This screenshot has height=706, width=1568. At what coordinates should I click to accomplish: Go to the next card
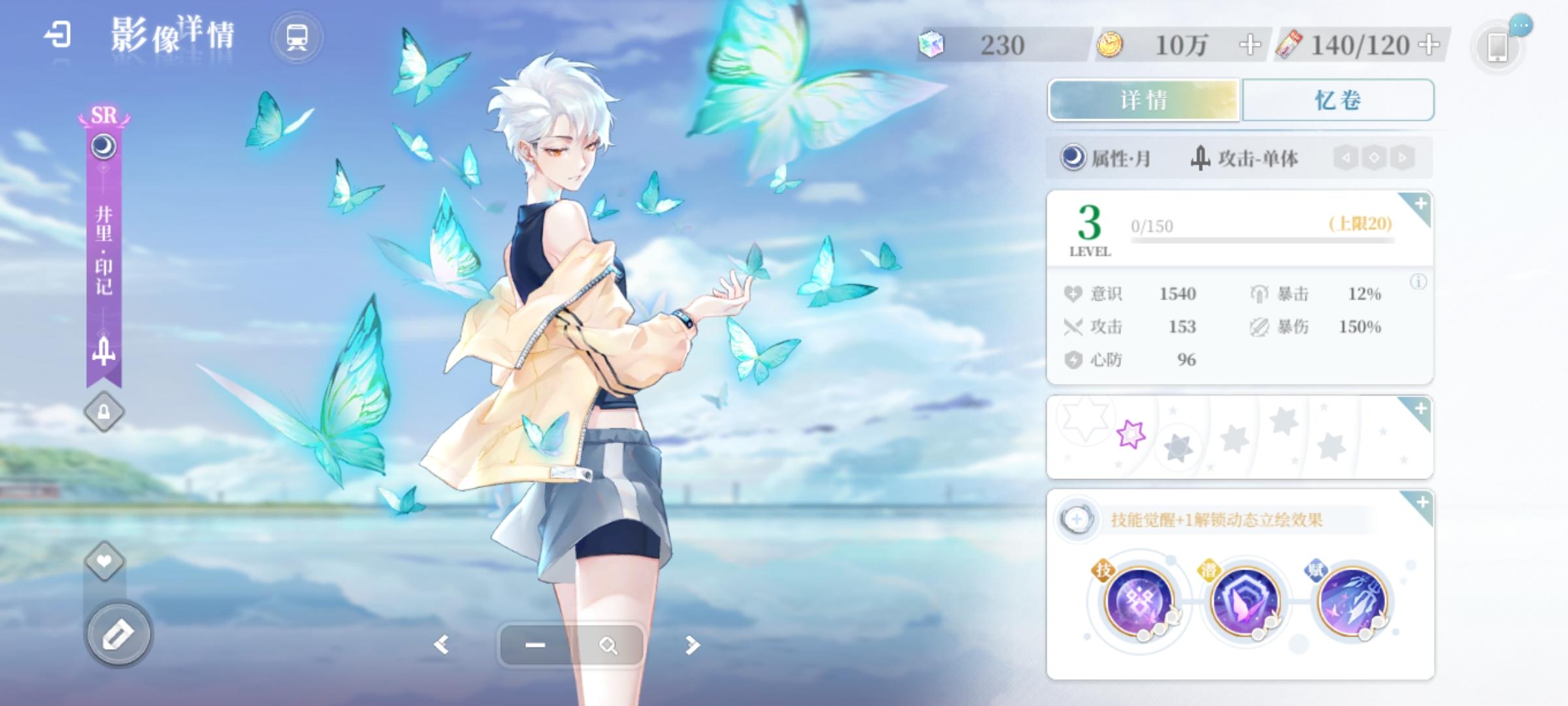(692, 645)
